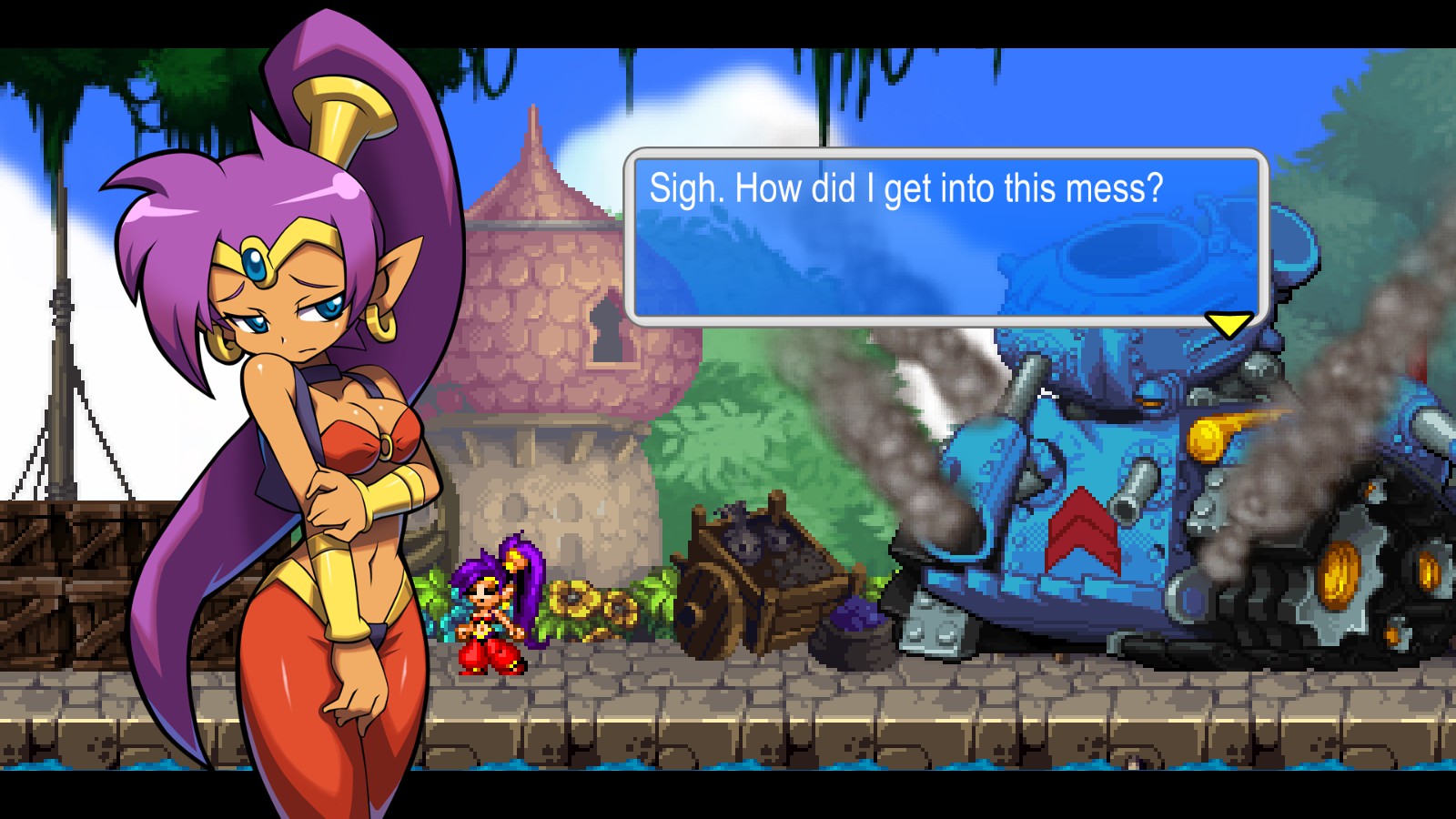Click the yellow arrow to continue dialogue

coord(1228,324)
